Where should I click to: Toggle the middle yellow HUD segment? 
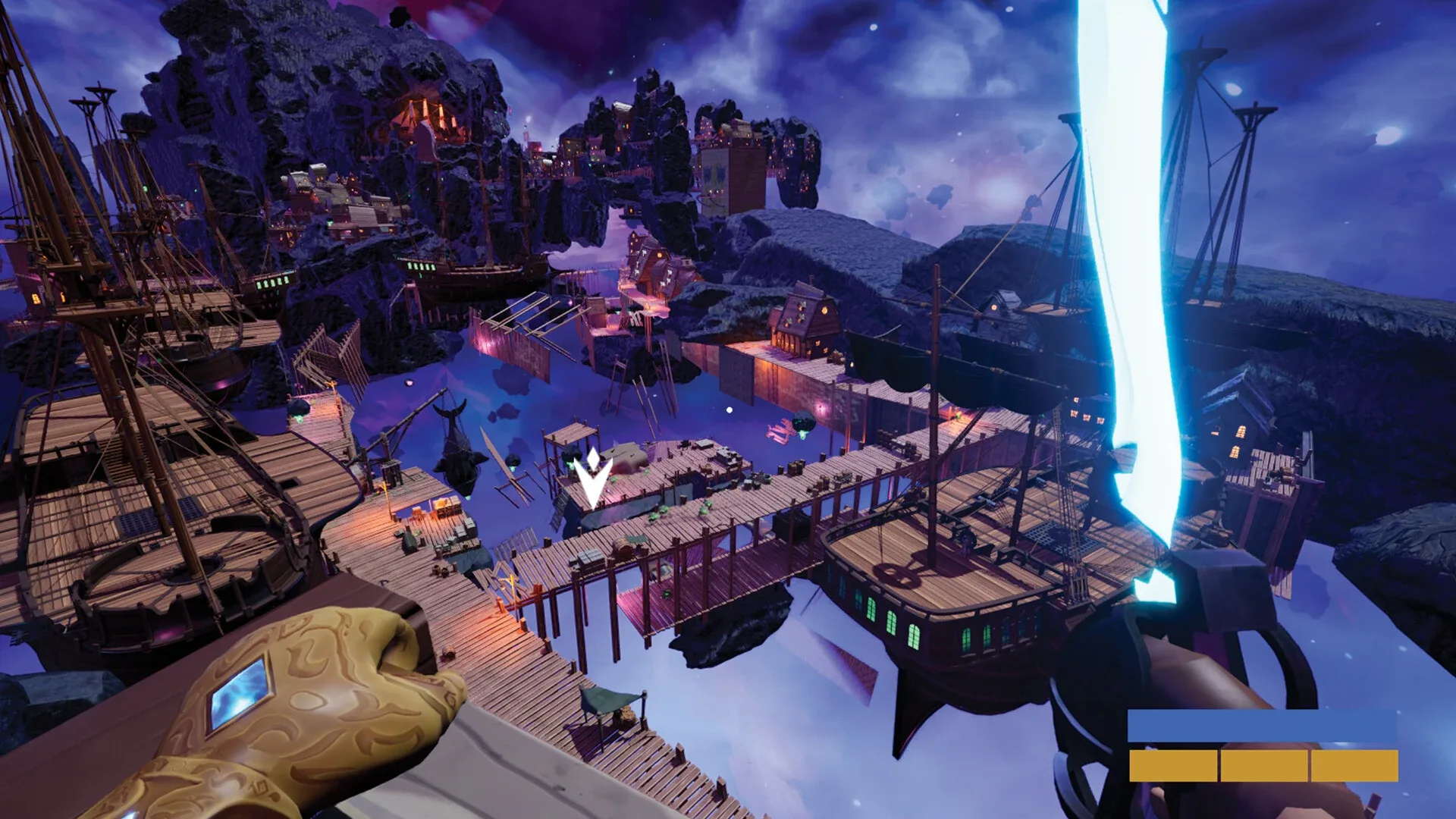pyautogui.click(x=1265, y=765)
